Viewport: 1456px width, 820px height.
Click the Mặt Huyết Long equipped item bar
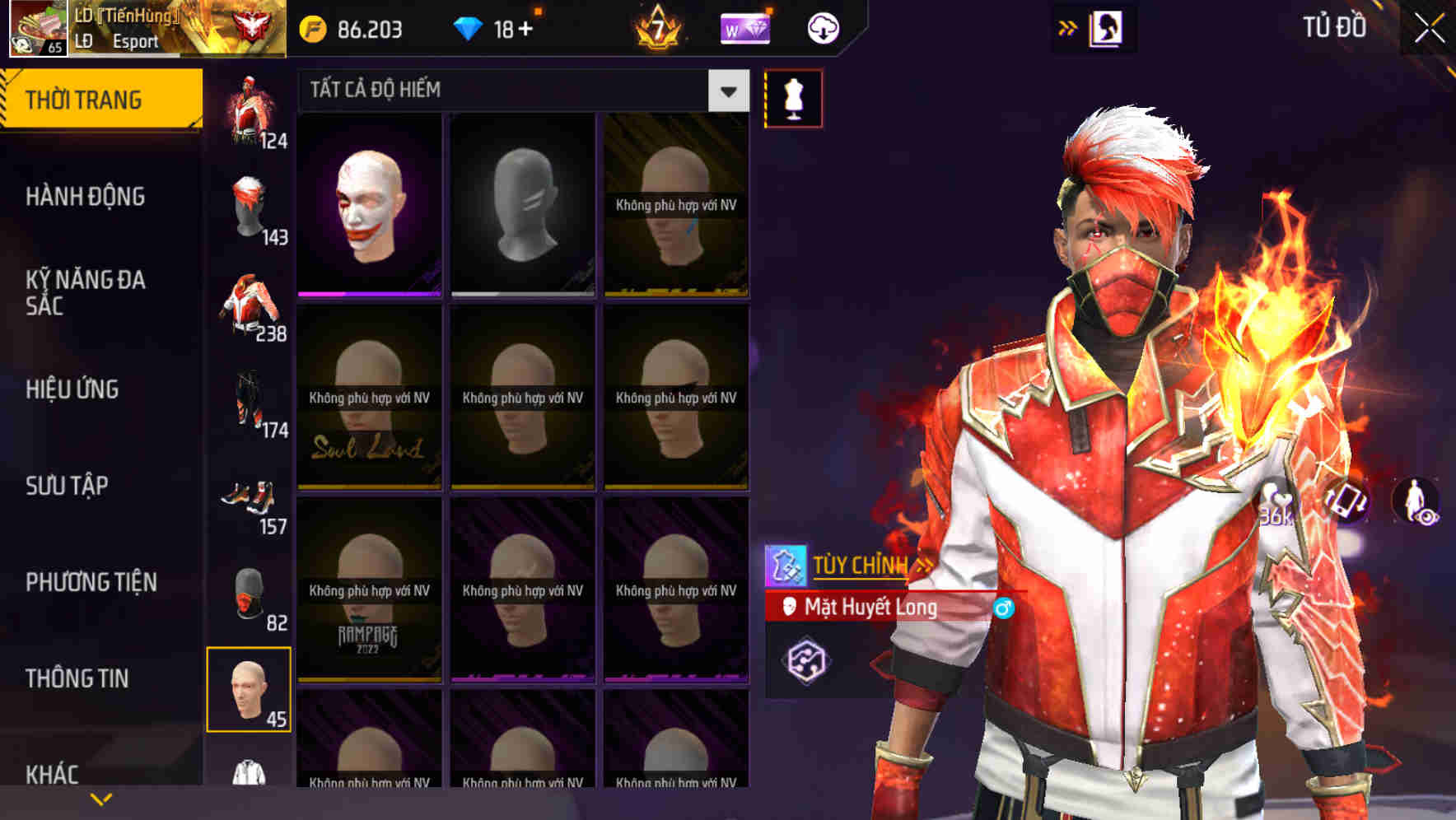[x=873, y=609]
